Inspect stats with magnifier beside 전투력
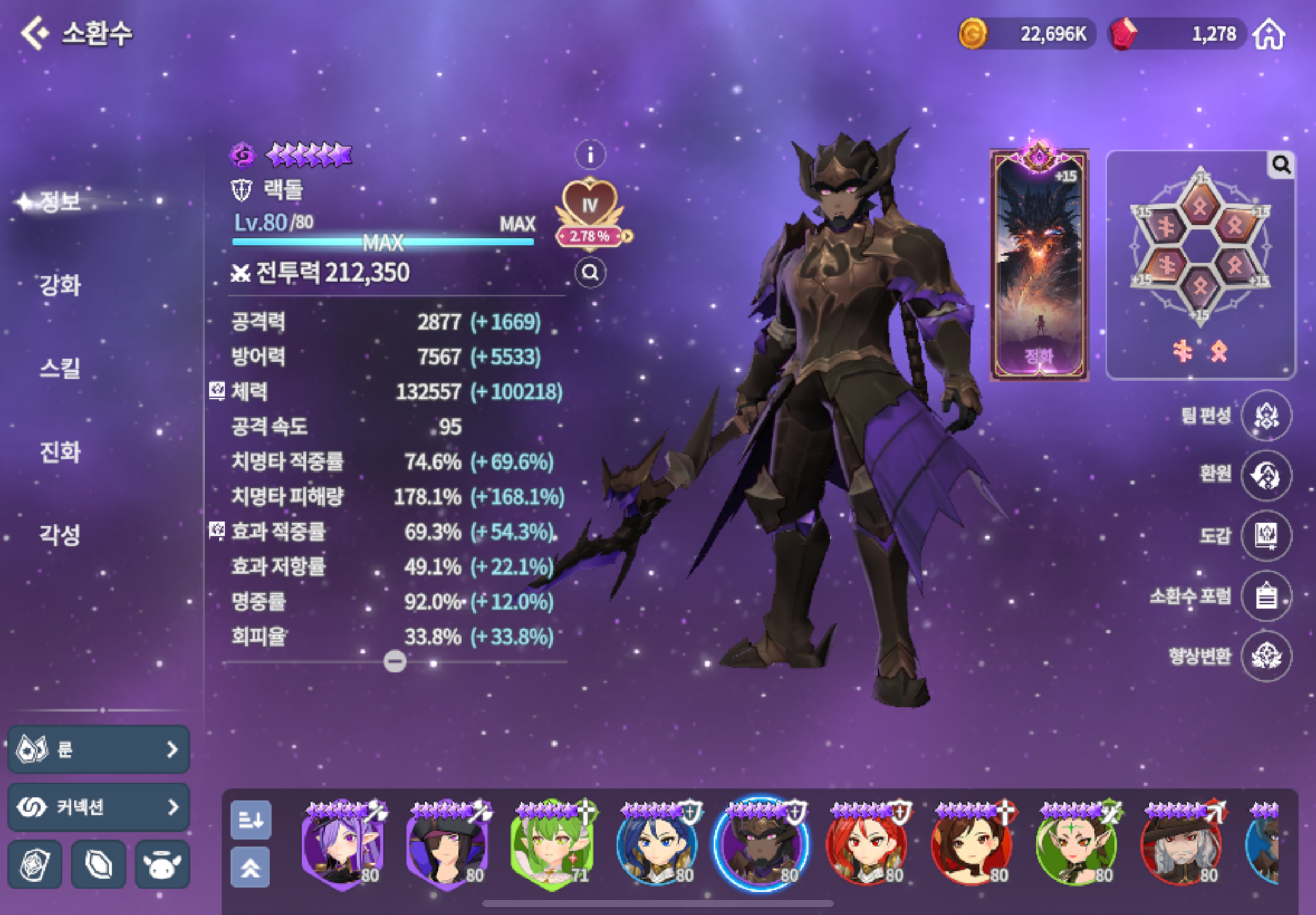The image size is (1316, 915). point(590,272)
